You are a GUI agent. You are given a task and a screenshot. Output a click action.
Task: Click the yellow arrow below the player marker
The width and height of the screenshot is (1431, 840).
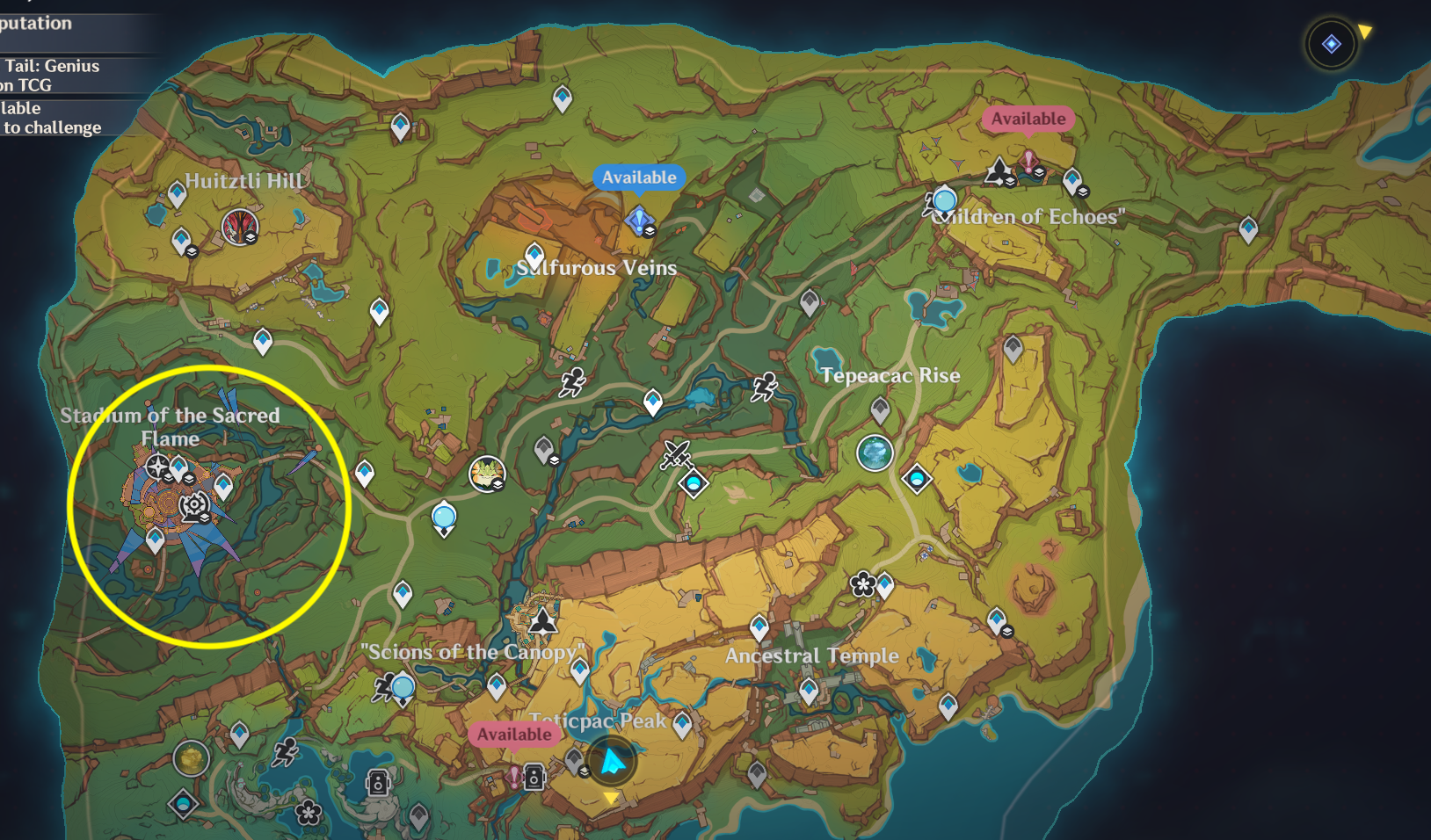point(612,799)
